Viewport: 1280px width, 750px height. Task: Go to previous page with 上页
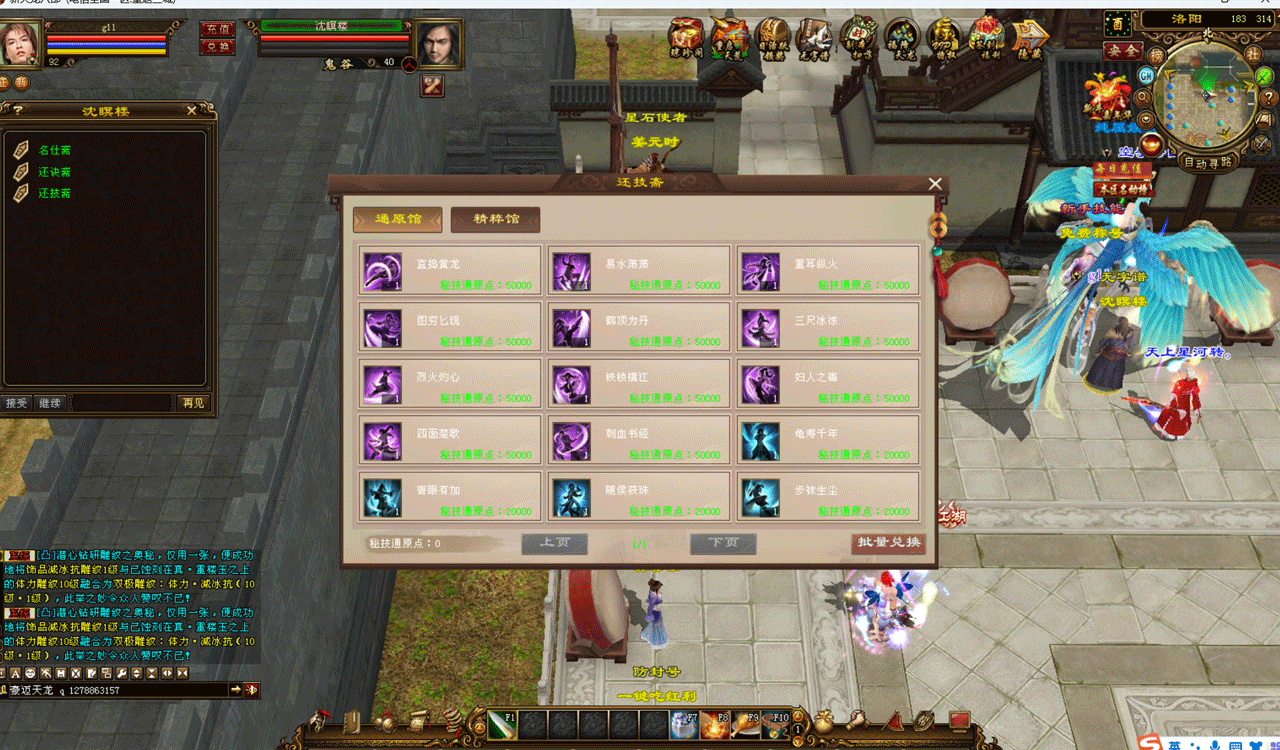point(554,543)
